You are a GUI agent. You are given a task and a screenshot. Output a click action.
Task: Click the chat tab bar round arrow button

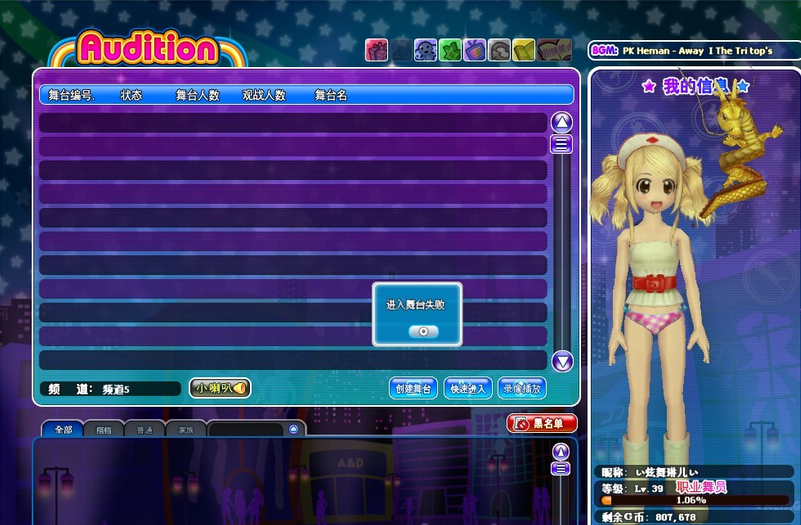[x=293, y=429]
